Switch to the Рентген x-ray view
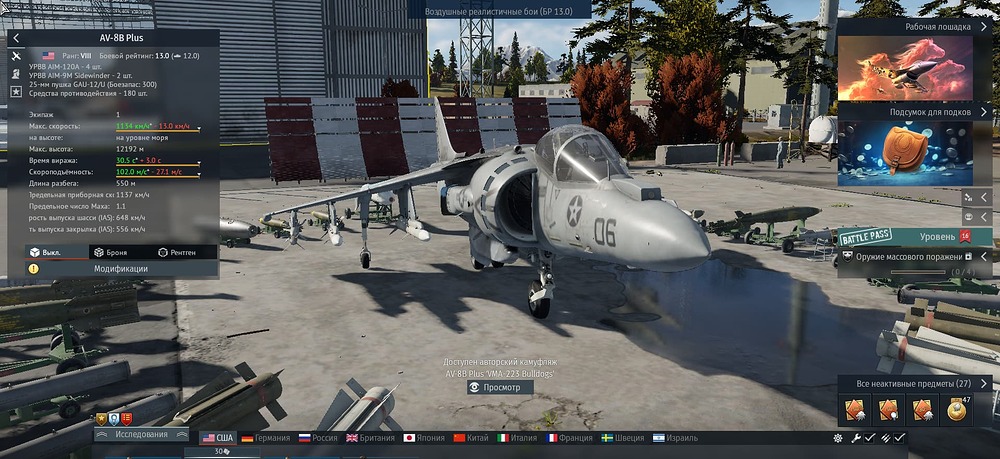Image resolution: width=1000 pixels, height=459 pixels. 185,252
